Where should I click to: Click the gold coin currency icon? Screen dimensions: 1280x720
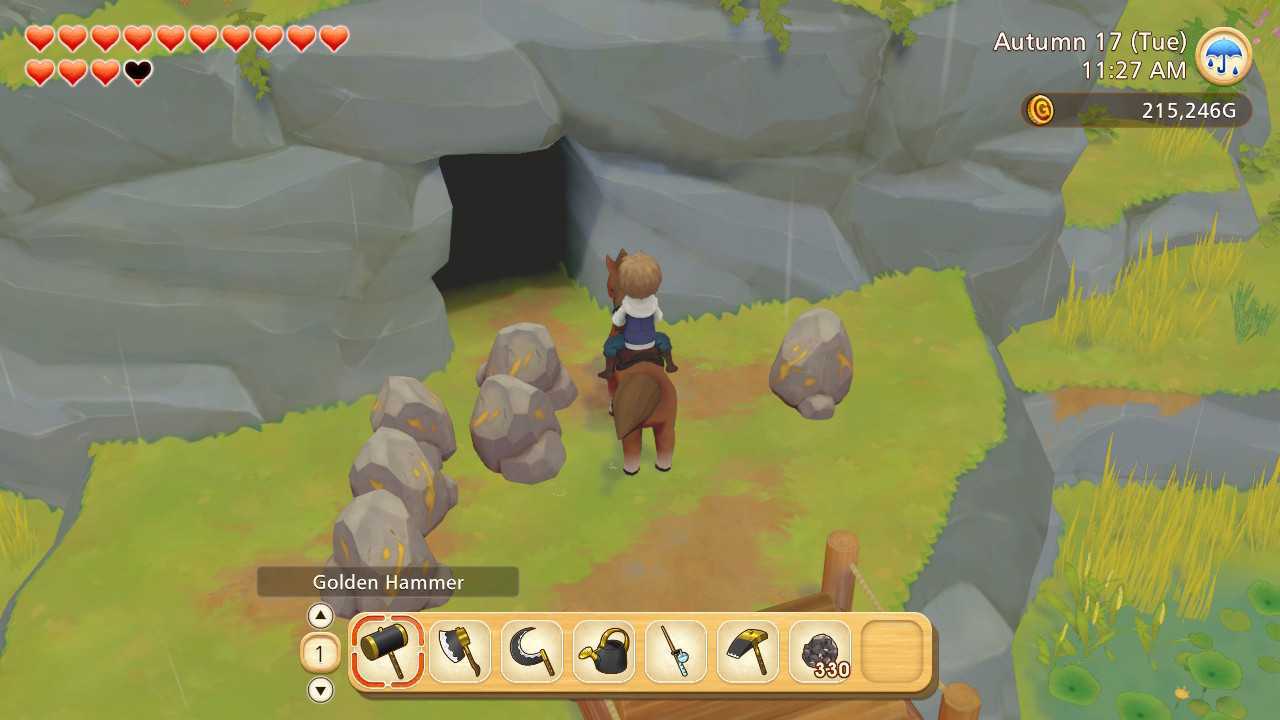click(1040, 111)
